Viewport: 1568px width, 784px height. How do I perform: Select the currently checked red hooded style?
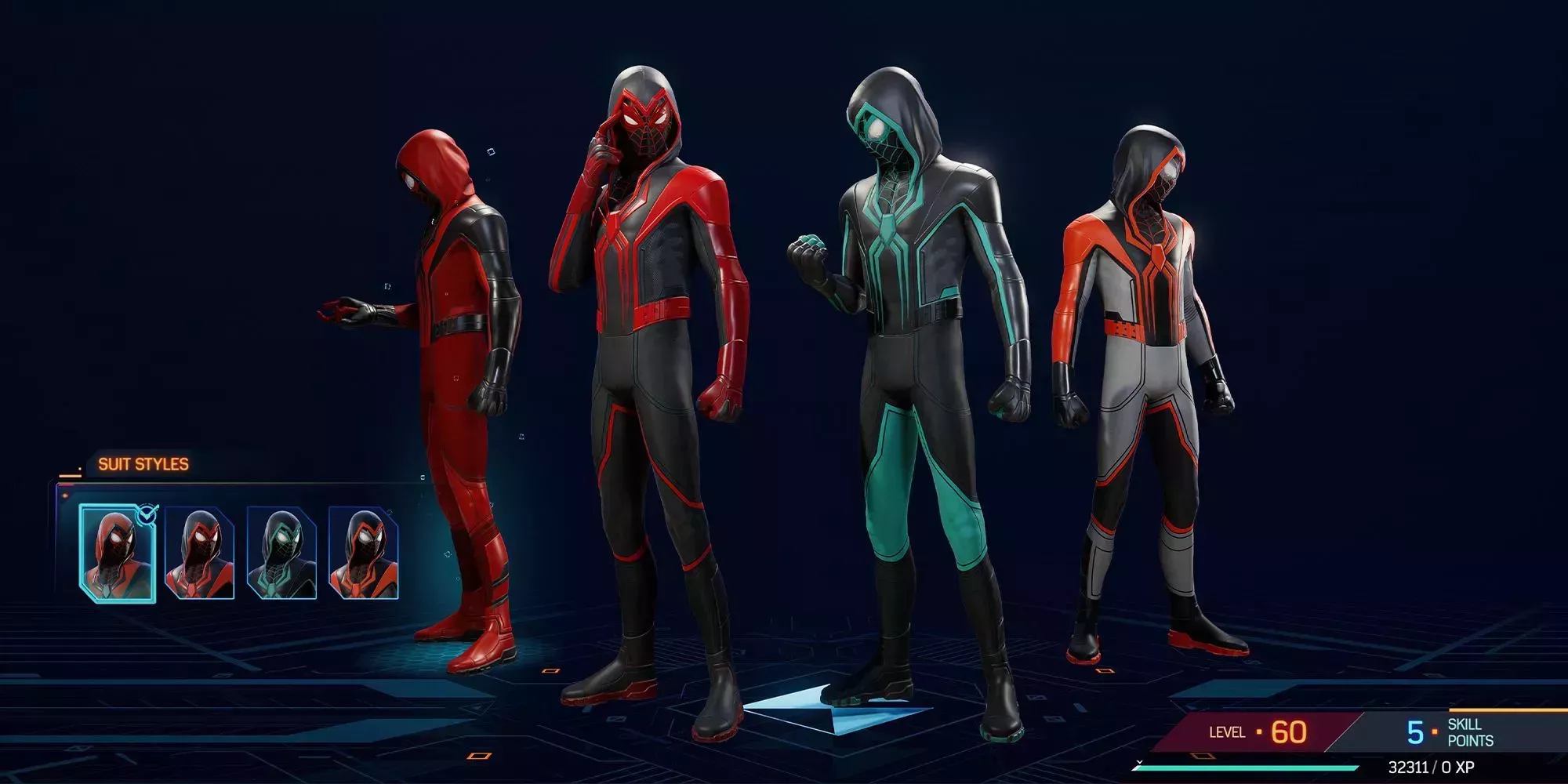(118, 553)
